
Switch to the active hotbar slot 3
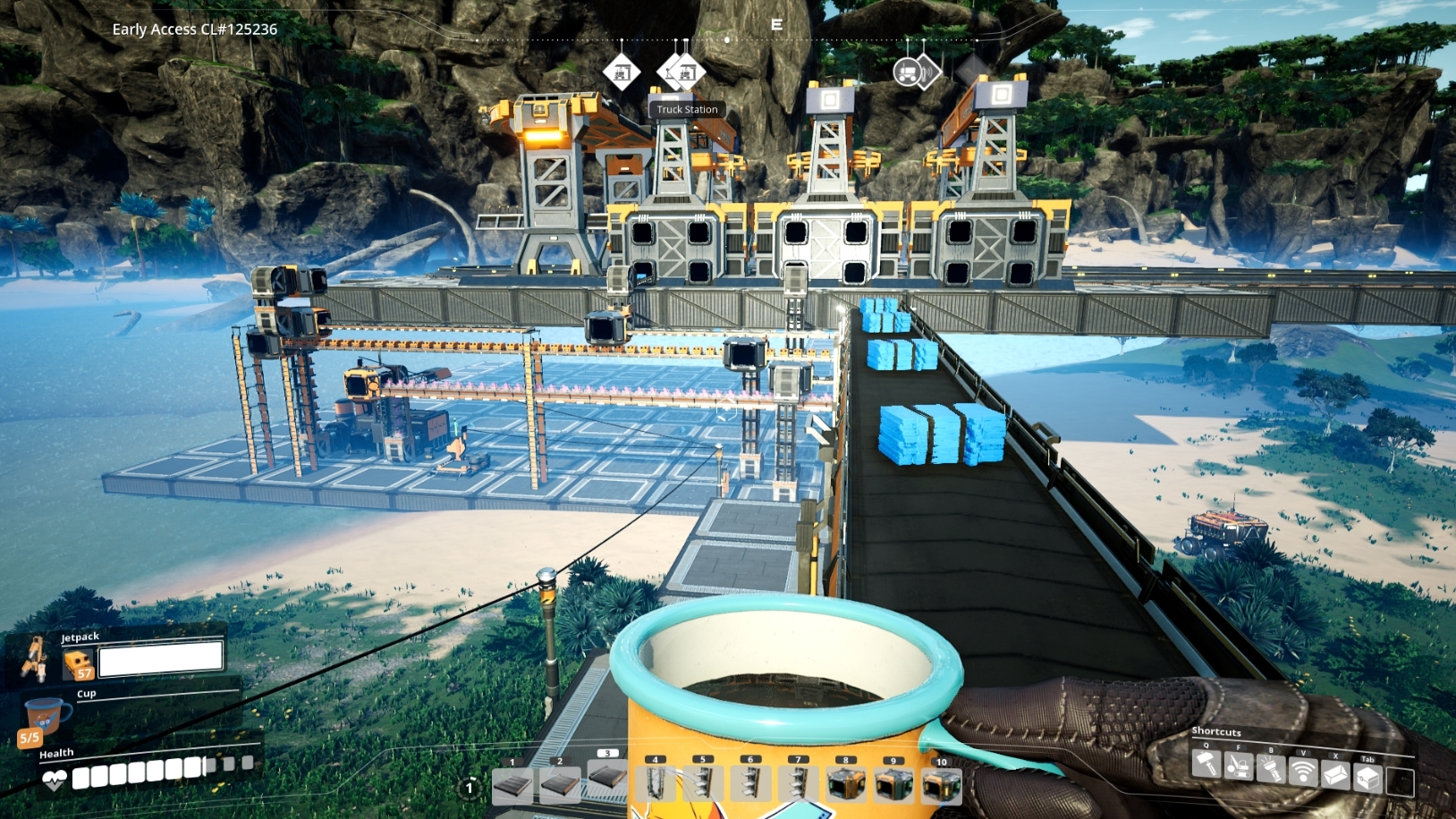tap(609, 780)
